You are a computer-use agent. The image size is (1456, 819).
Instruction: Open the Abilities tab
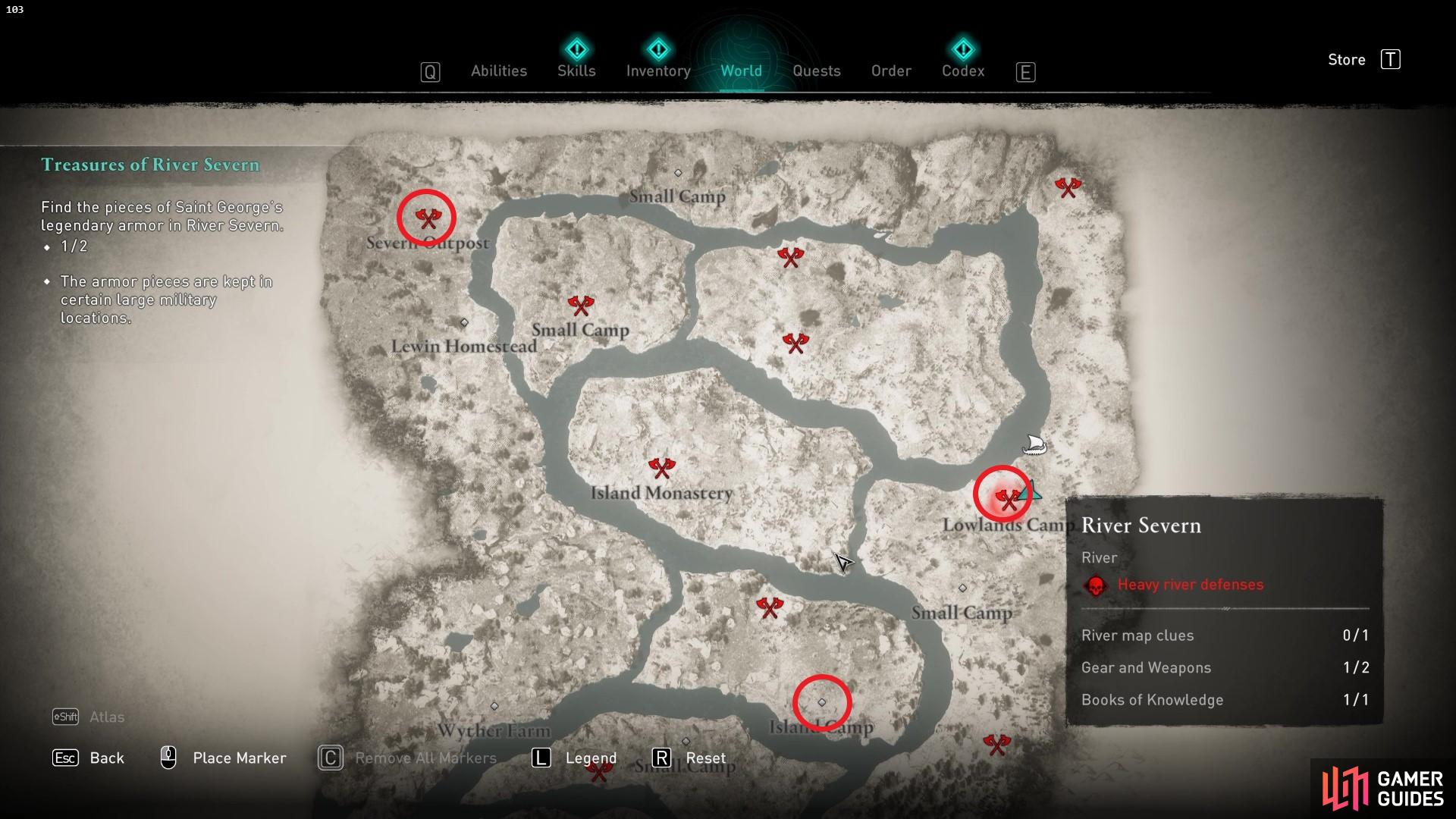point(498,71)
